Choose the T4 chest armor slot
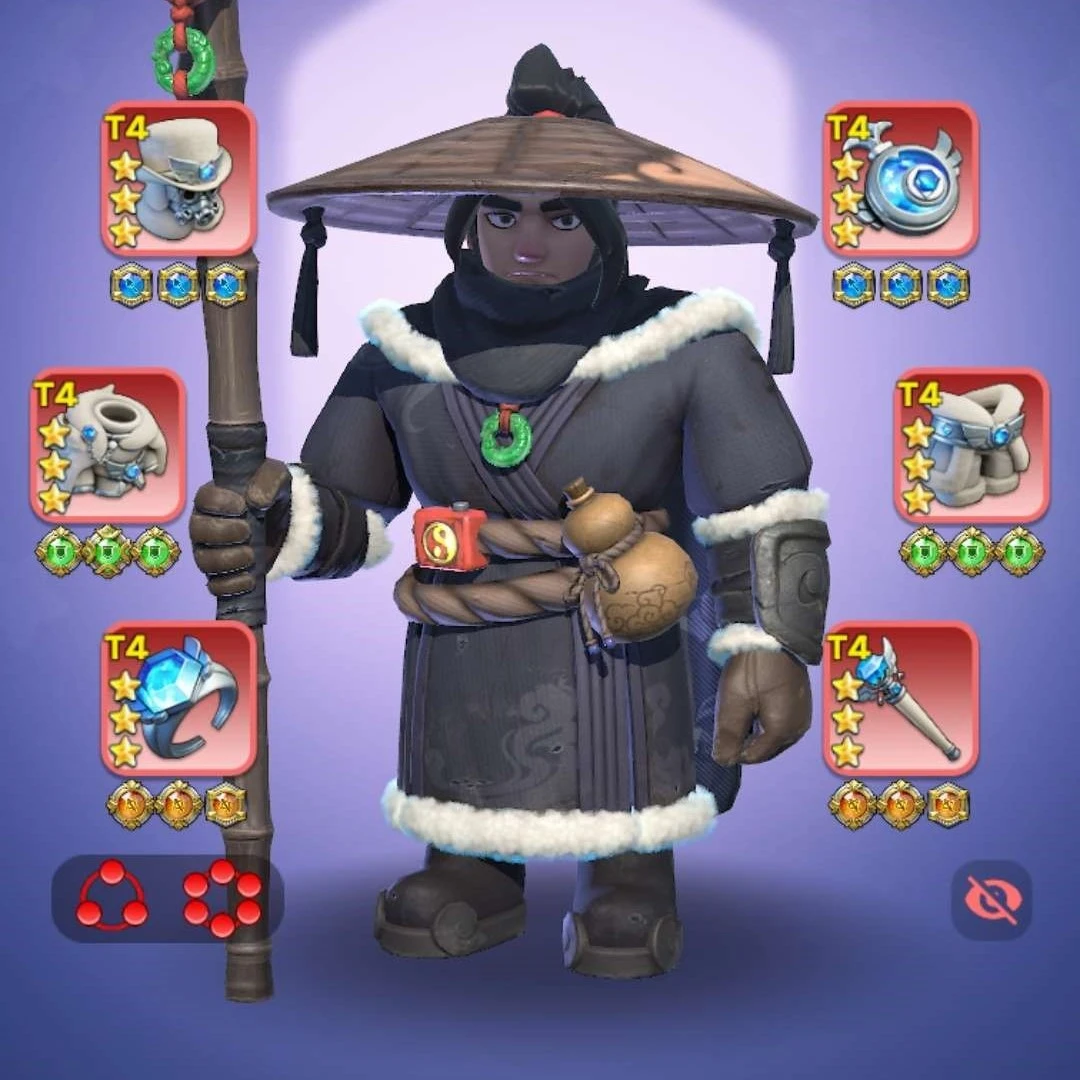This screenshot has width=1080, height=1080. coord(108,446)
